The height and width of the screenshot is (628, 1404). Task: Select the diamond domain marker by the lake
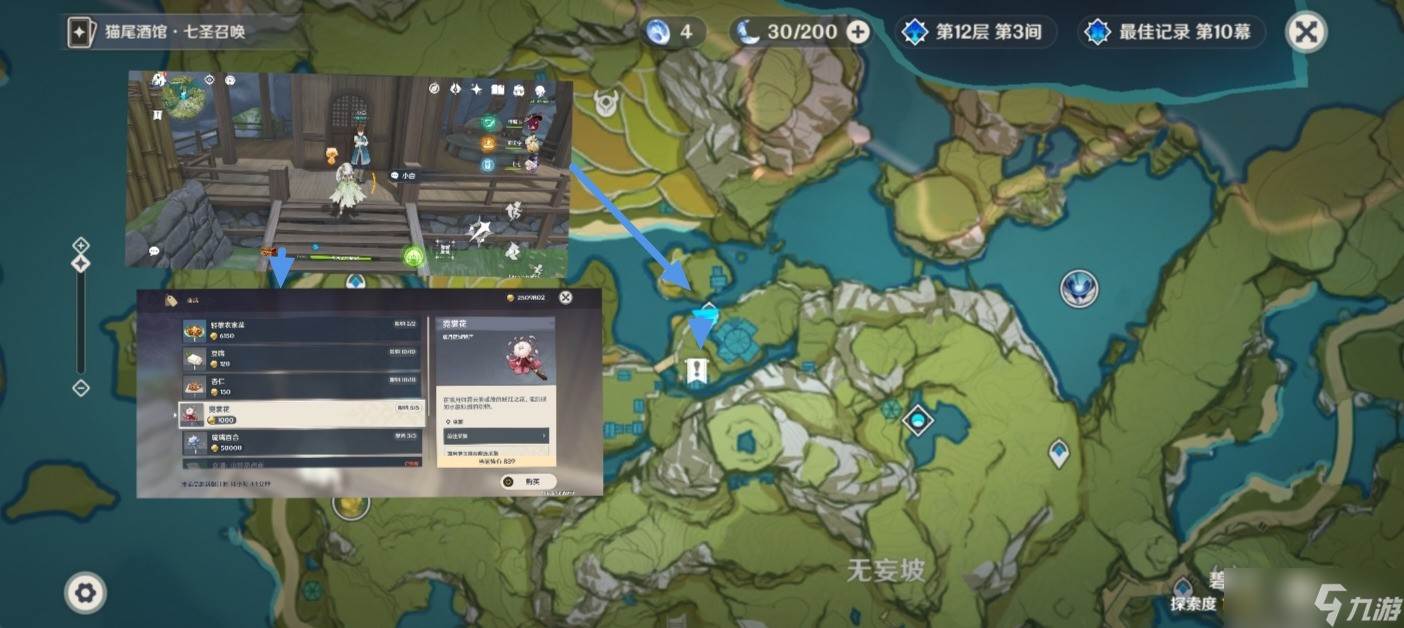pos(917,421)
